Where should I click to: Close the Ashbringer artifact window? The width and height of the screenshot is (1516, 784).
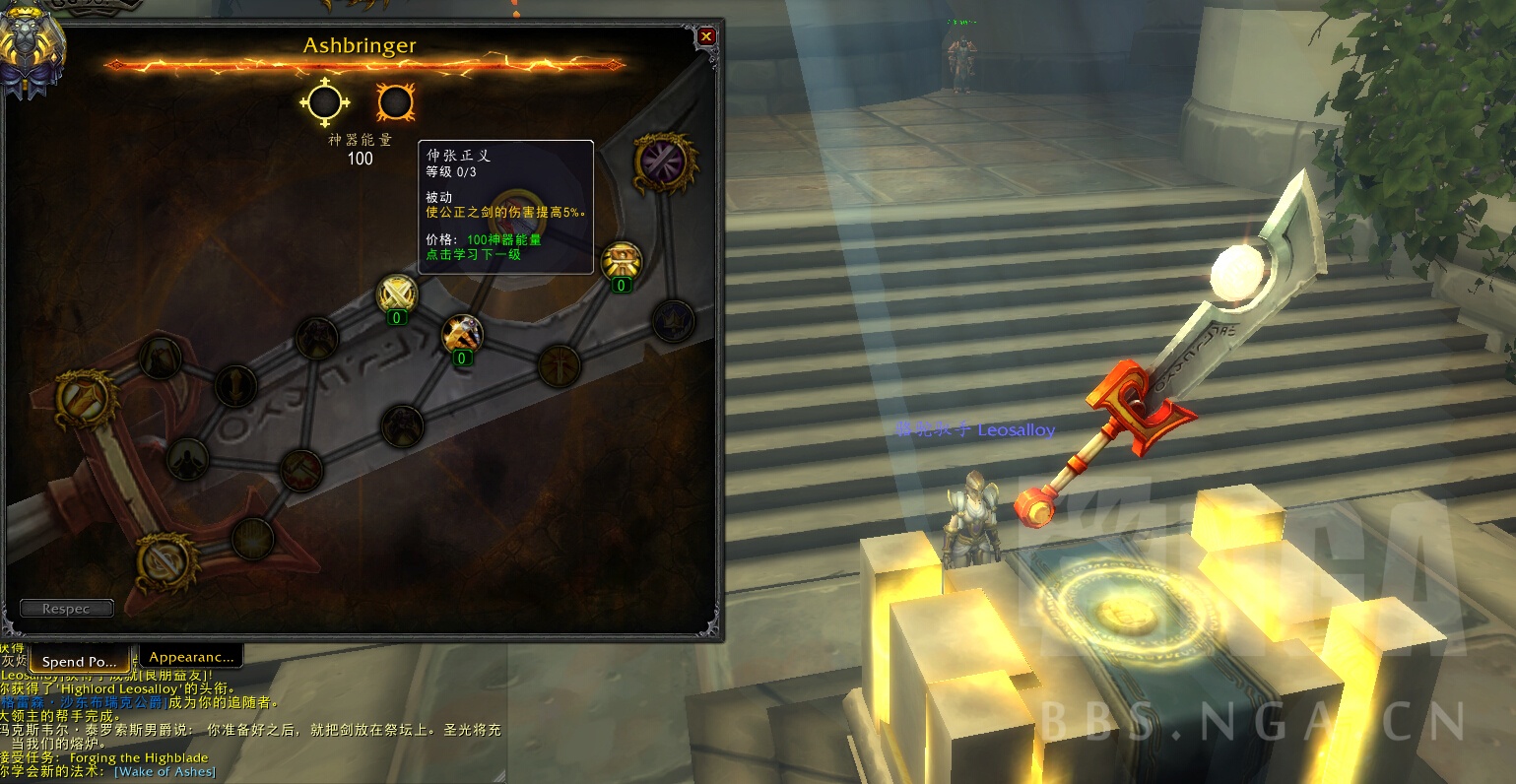tap(706, 37)
